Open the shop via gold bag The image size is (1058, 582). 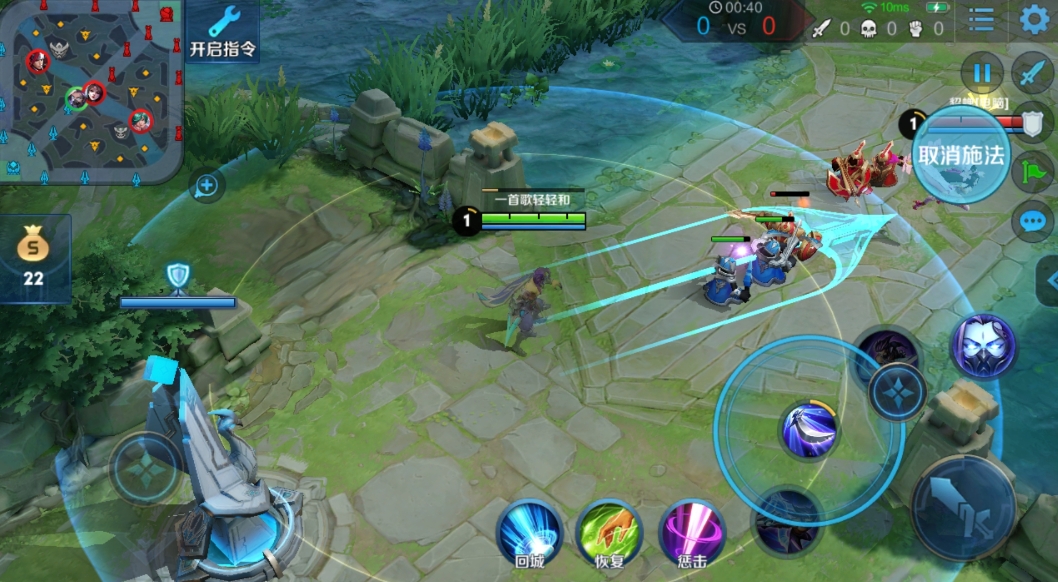tap(34, 257)
